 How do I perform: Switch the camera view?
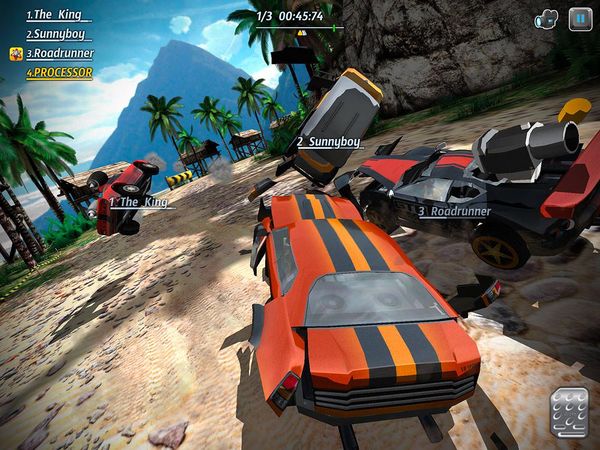[x=546, y=18]
